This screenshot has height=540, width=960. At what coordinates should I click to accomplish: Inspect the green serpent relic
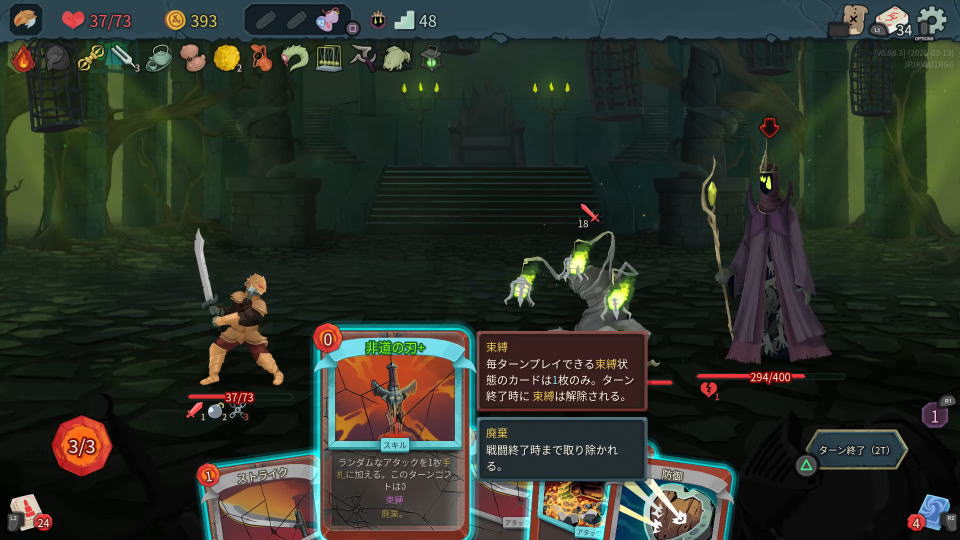pyautogui.click(x=294, y=58)
